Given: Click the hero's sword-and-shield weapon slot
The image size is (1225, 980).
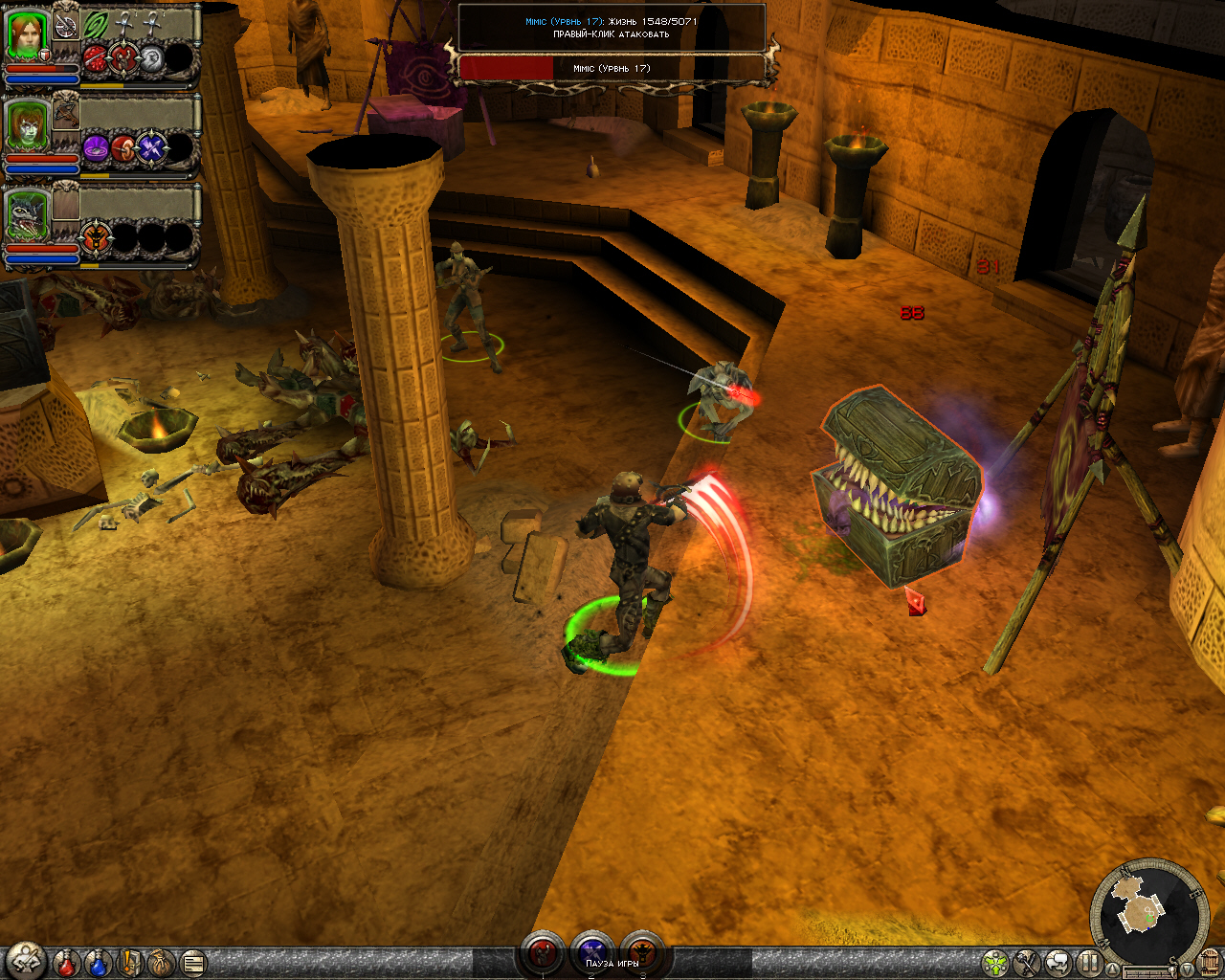Looking at the screenshot, I should point(65,25).
